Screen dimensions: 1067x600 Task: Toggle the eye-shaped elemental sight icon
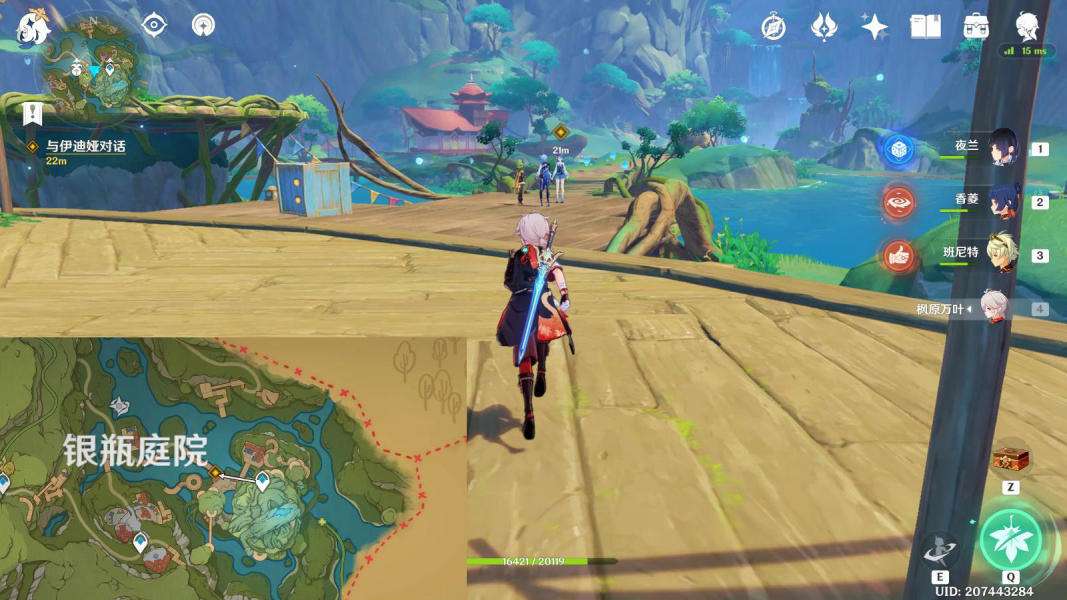pos(154,25)
